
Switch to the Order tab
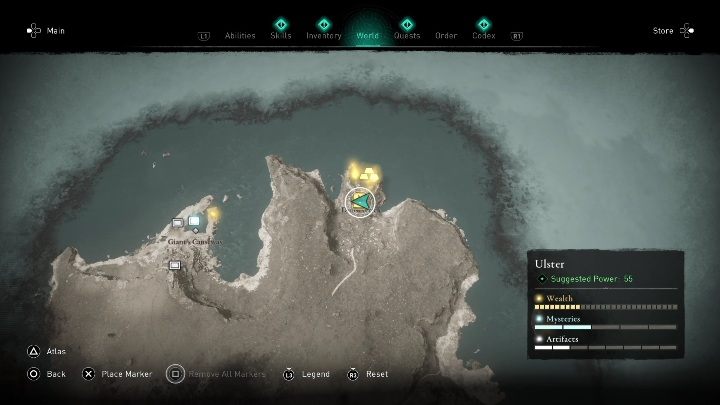446,35
